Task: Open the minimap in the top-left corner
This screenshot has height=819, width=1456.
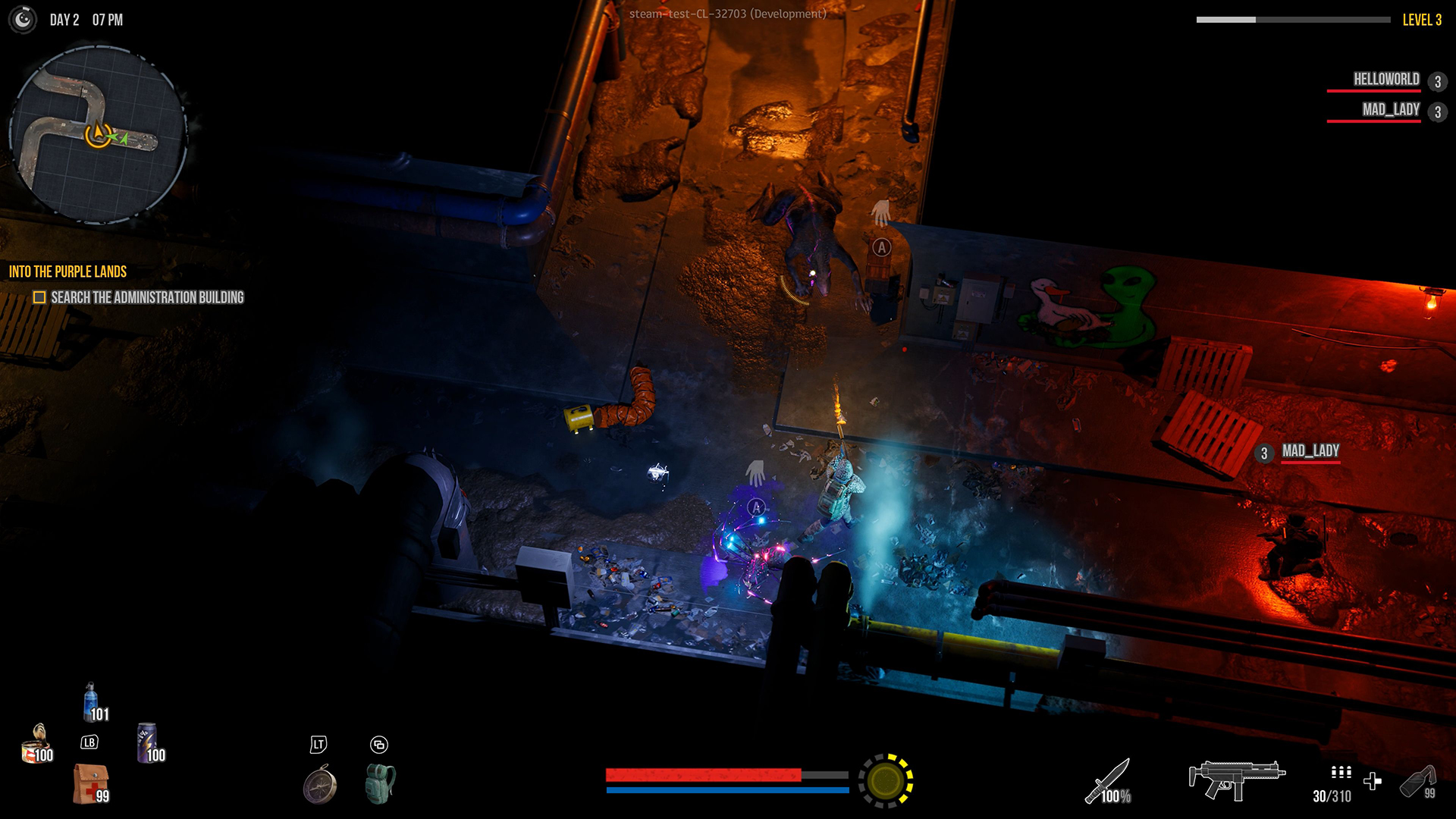Action: coord(101,129)
